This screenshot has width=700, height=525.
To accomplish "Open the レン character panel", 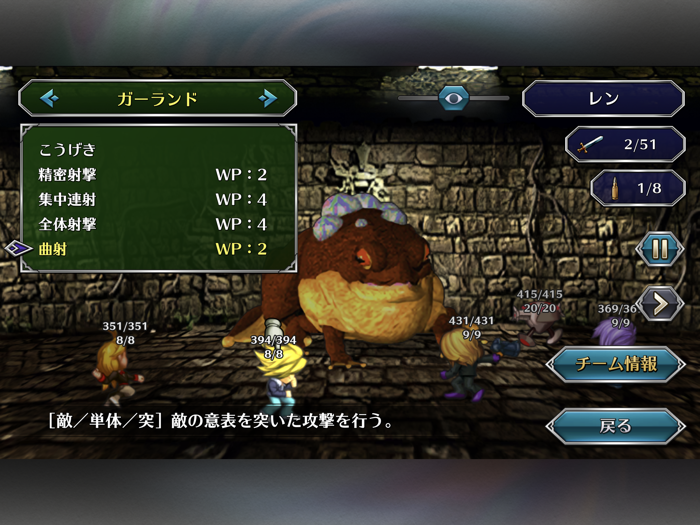I will pyautogui.click(x=603, y=99).
